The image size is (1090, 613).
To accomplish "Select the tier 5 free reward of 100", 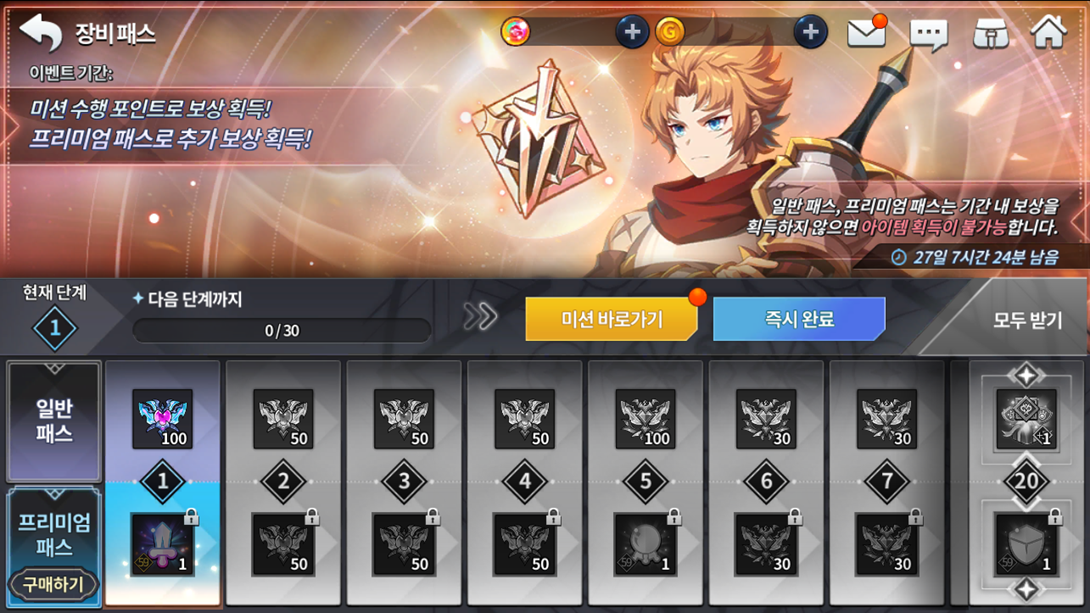I will (645, 419).
